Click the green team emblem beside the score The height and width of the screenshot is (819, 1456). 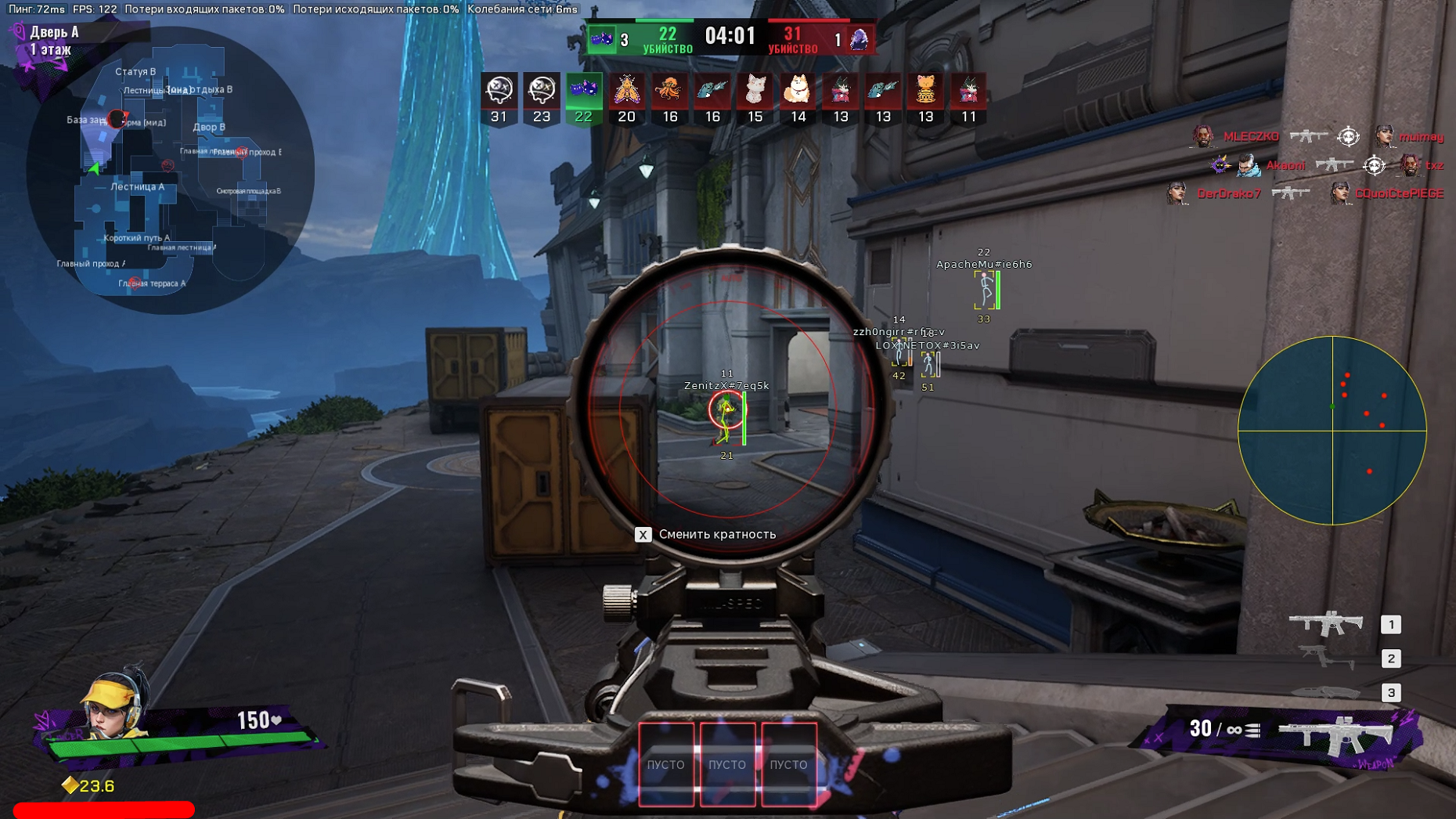coord(602,38)
